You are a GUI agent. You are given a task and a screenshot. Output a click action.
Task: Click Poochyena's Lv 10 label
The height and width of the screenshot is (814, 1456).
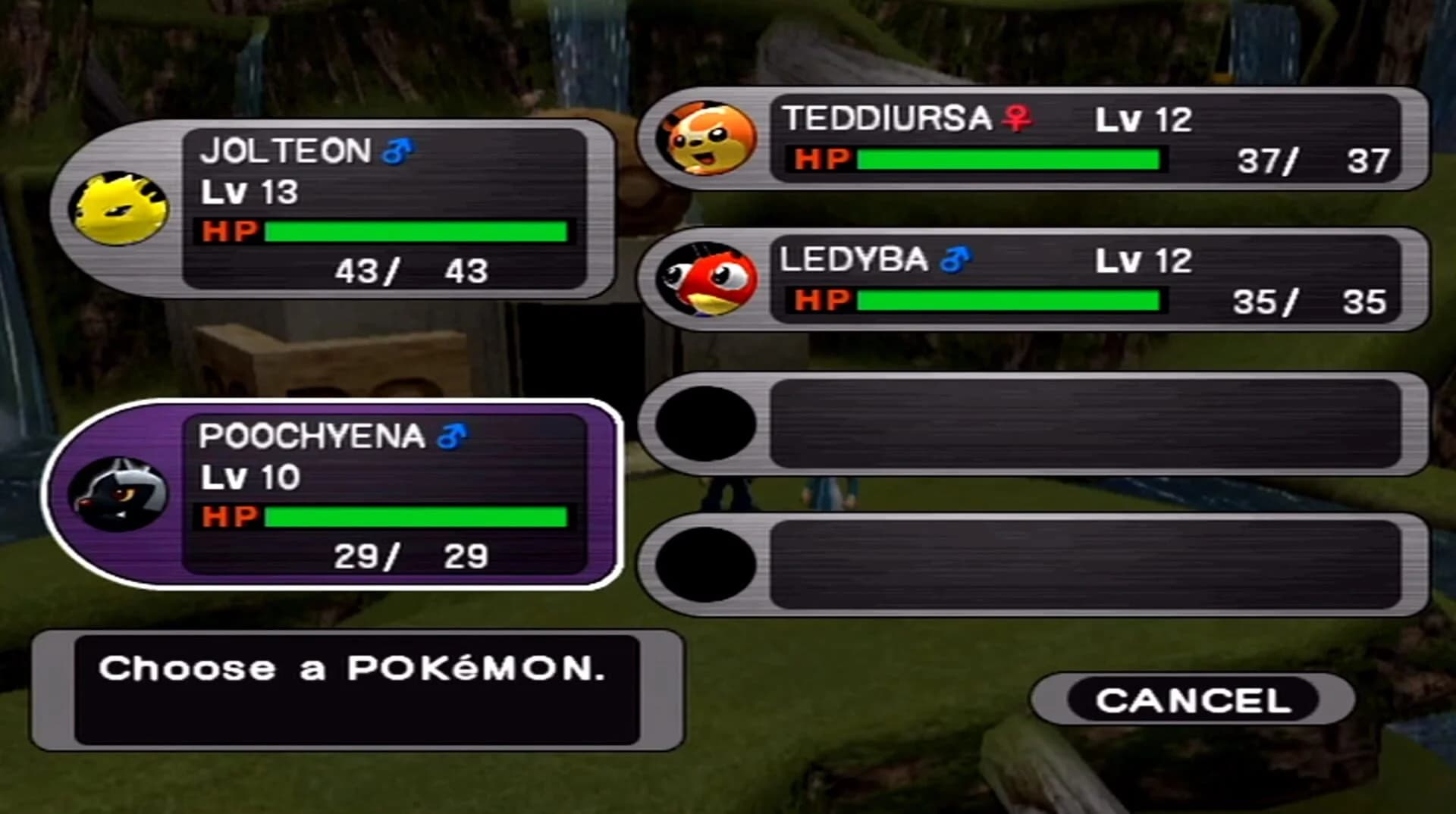point(250,477)
